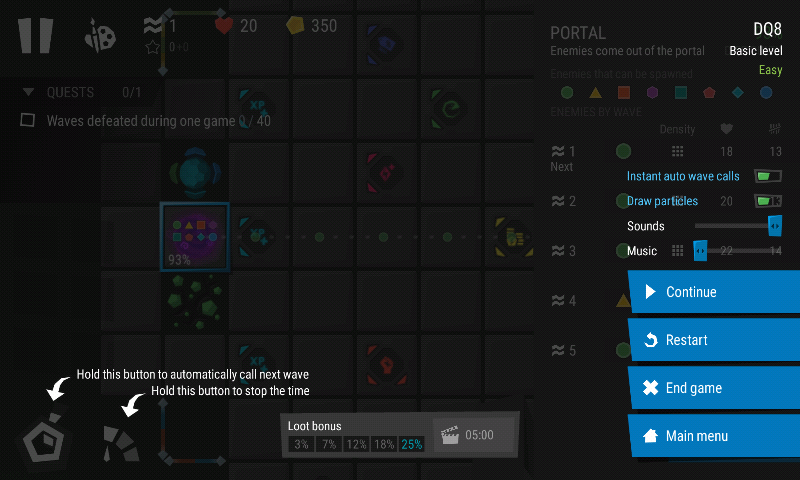
Task: Click the Sounds volume slider handle
Action: point(775,226)
